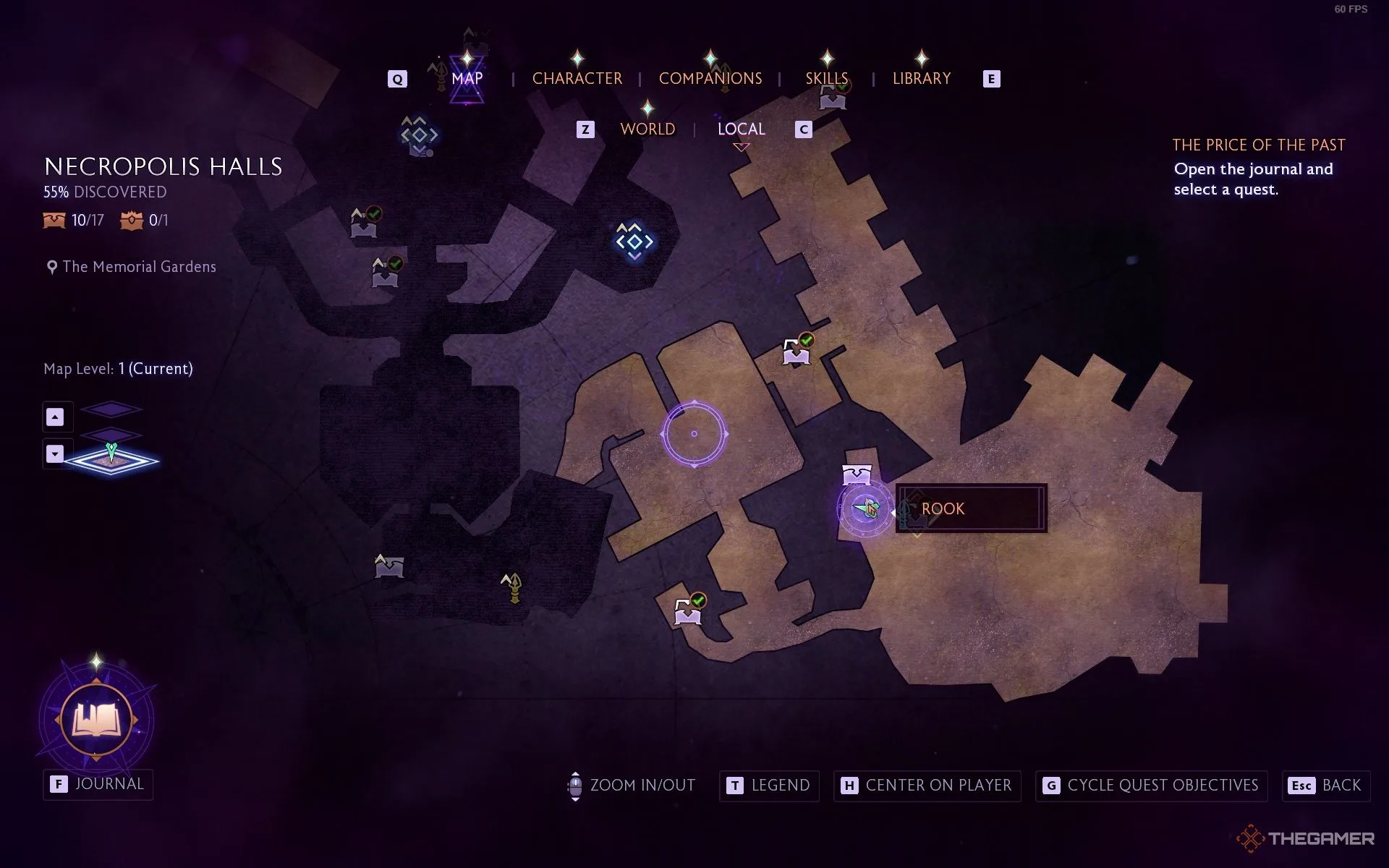
Task: Open the Library tab
Action: [921, 78]
